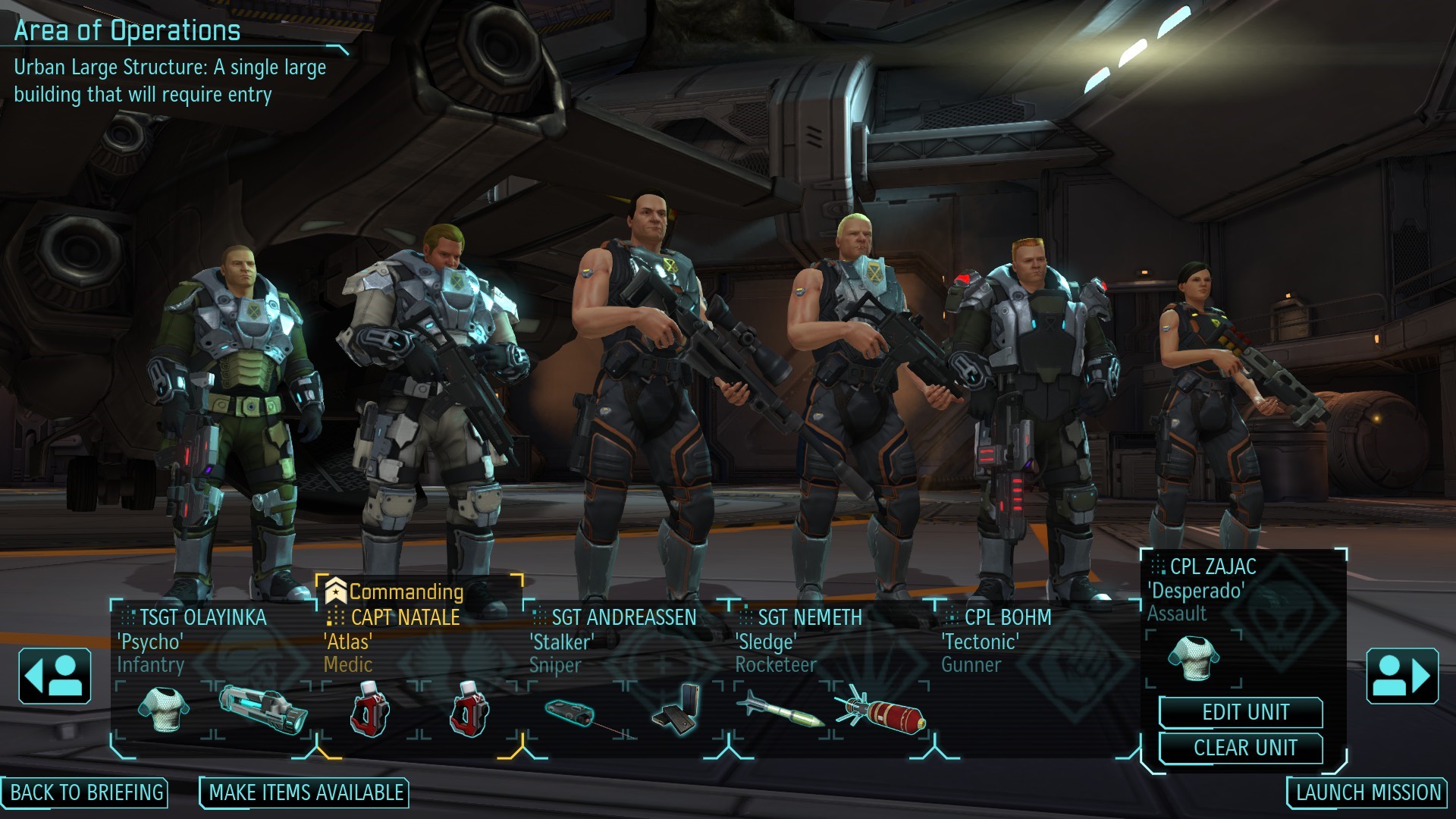This screenshot has height=819, width=1456.
Task: Click Olayinka's armor vest item
Action: 161,711
